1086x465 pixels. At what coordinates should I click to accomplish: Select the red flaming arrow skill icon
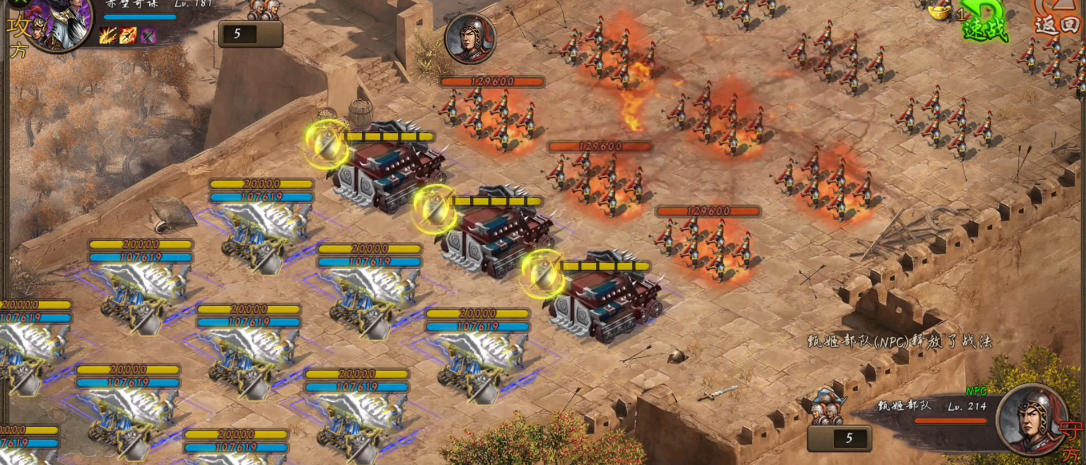coord(128,37)
